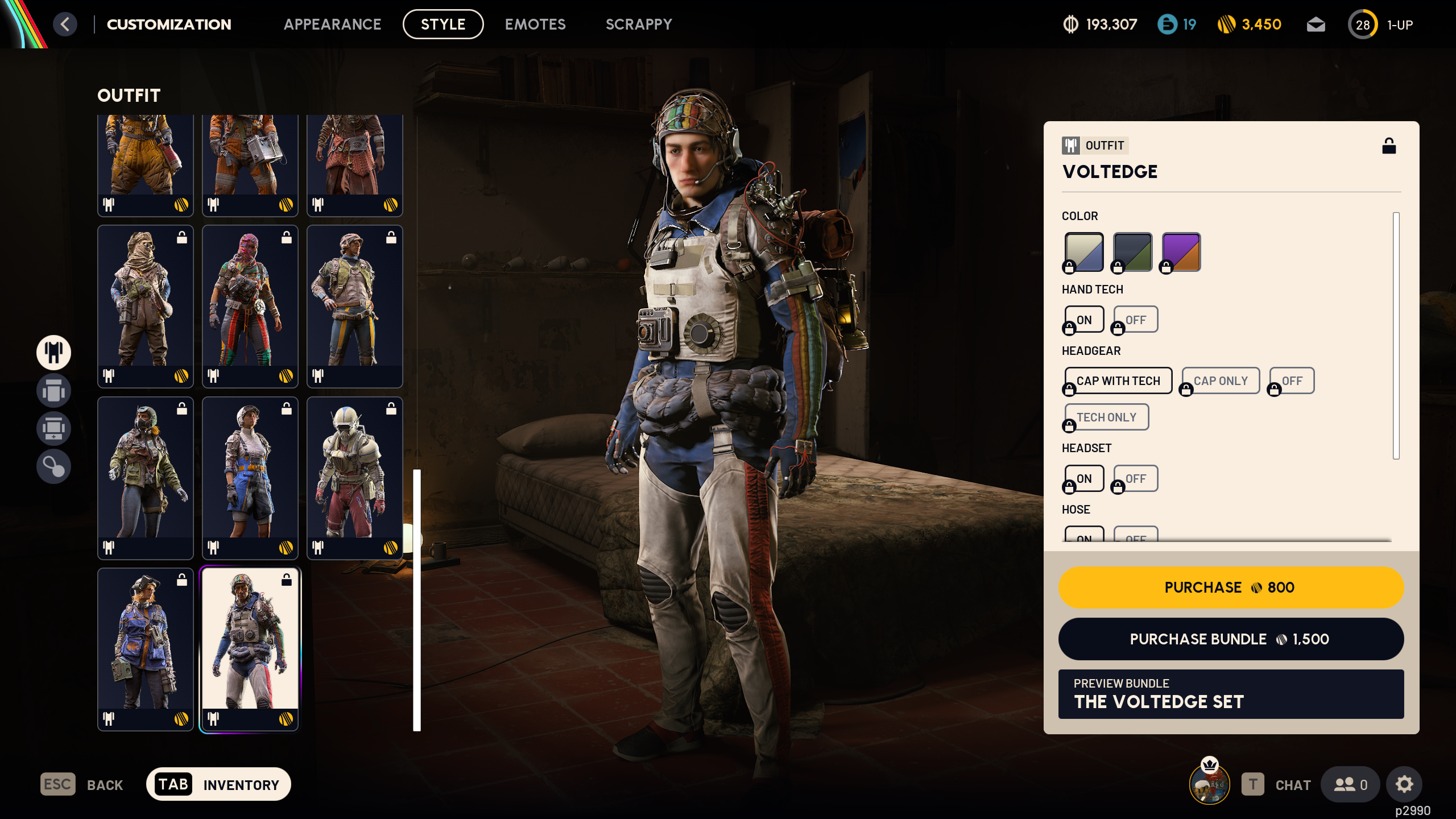1456x819 pixels.
Task: Open the Emotes tab
Action: point(535,24)
